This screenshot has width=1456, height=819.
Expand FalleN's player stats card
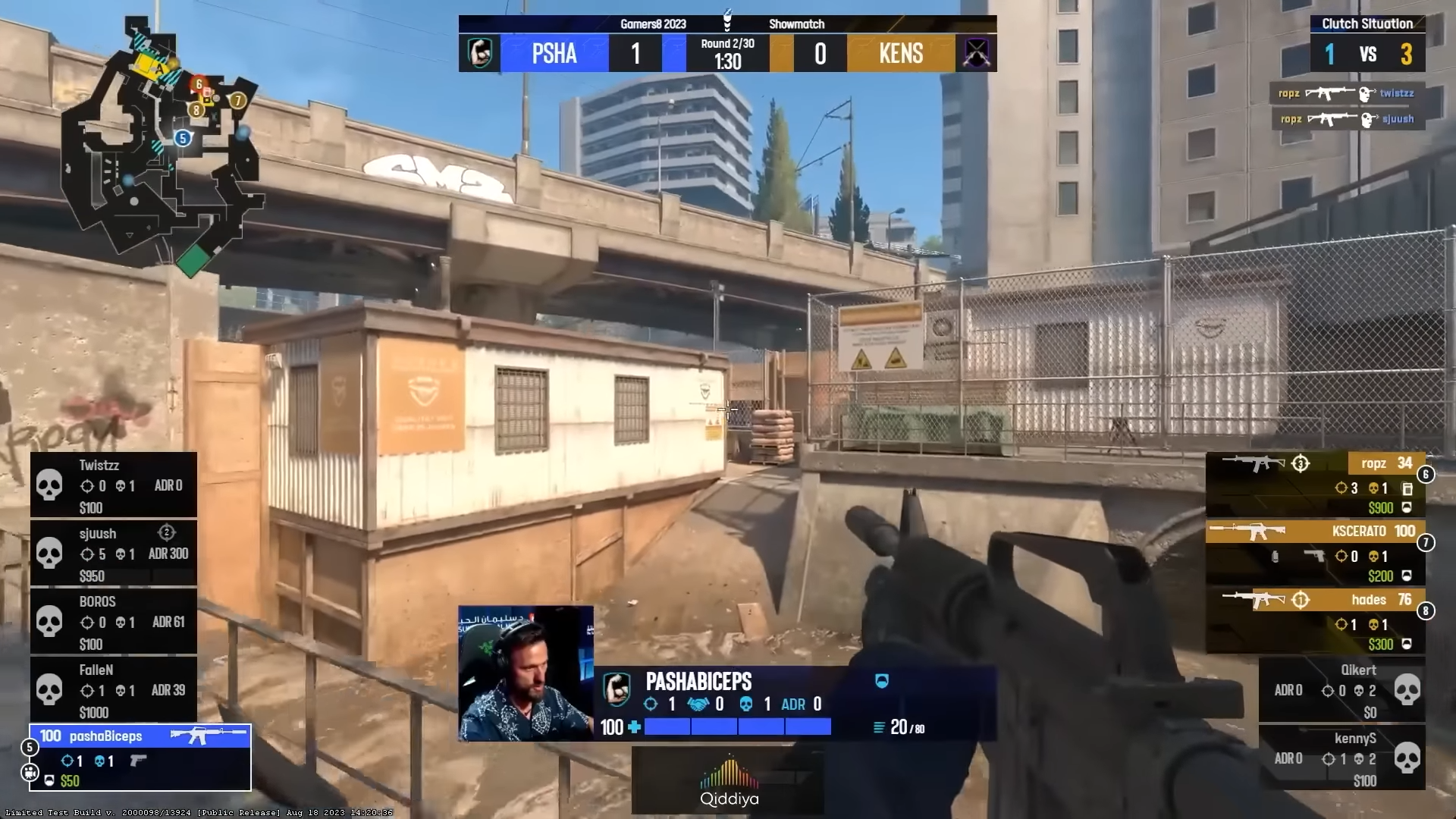pyautogui.click(x=114, y=689)
